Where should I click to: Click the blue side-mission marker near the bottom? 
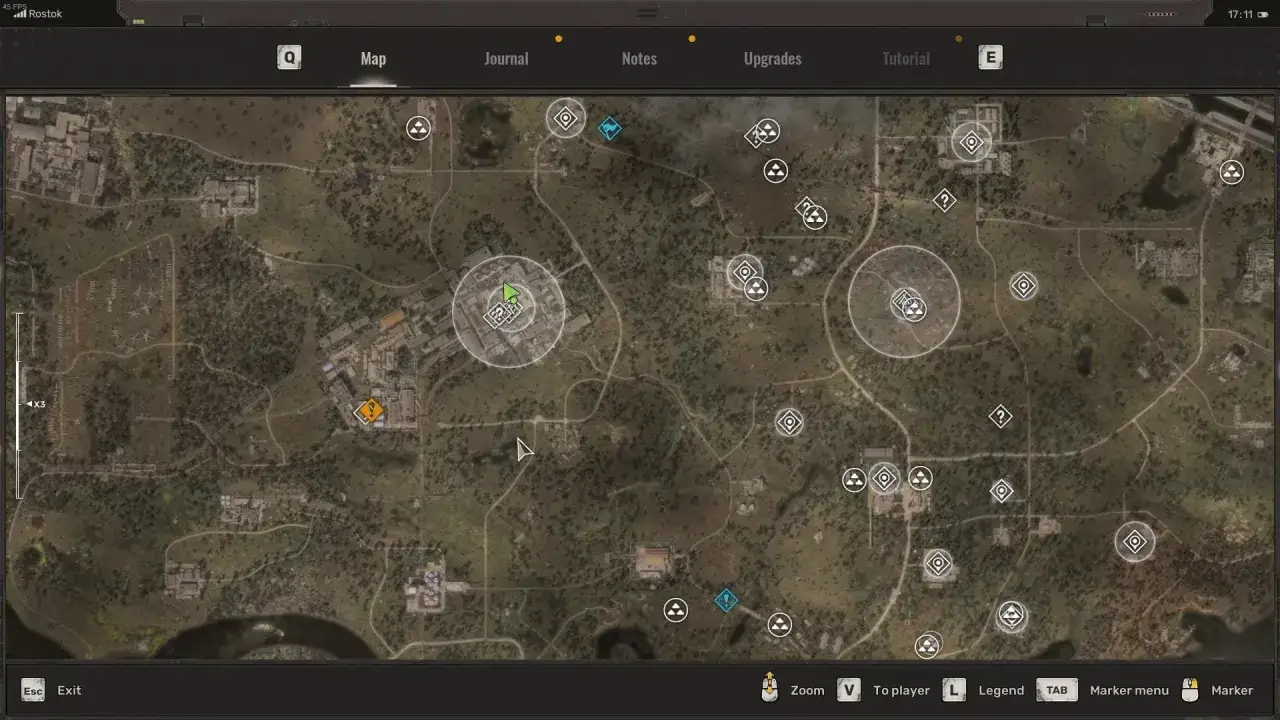(x=726, y=600)
